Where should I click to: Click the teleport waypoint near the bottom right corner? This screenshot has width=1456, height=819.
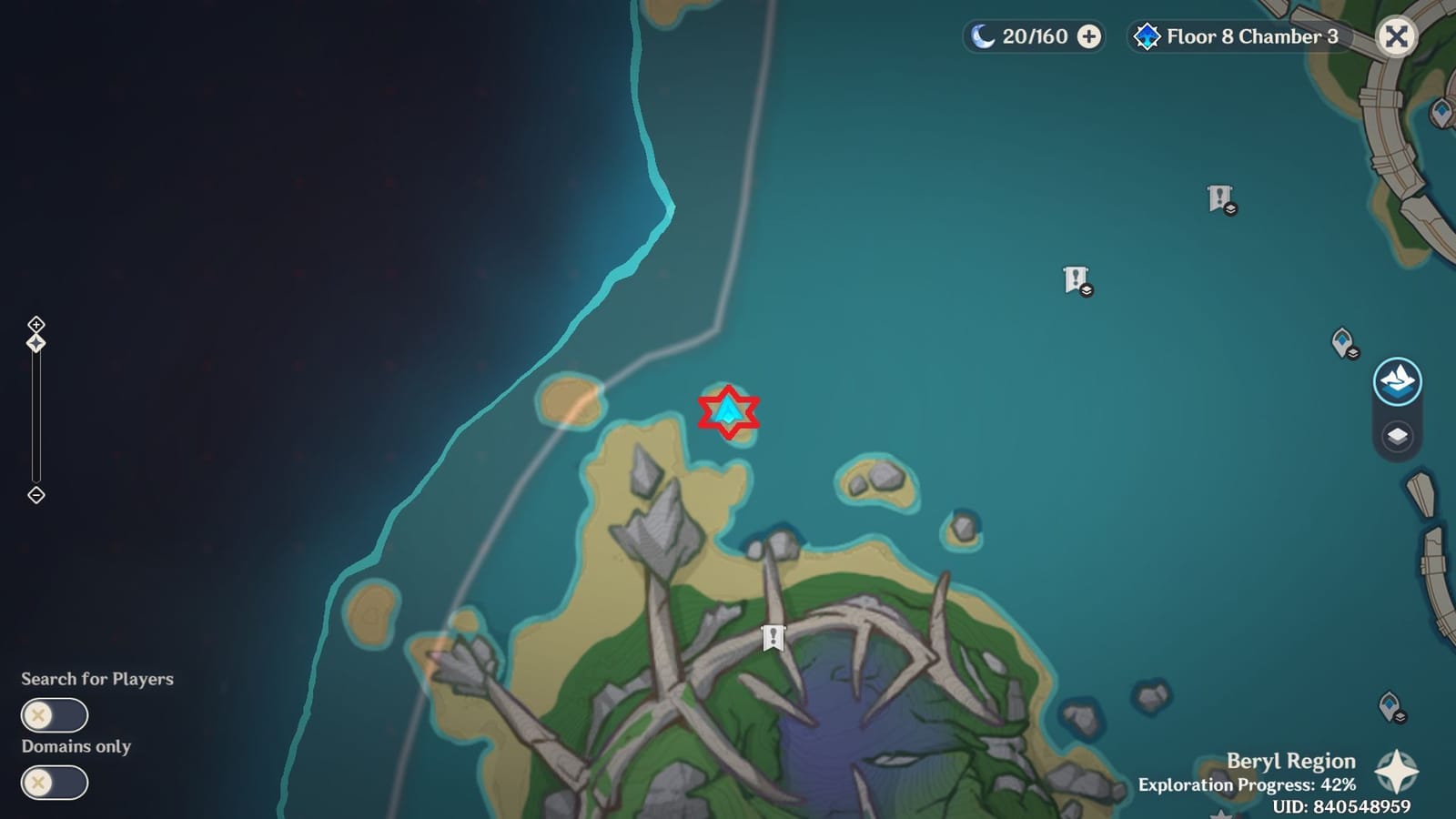1390,705
